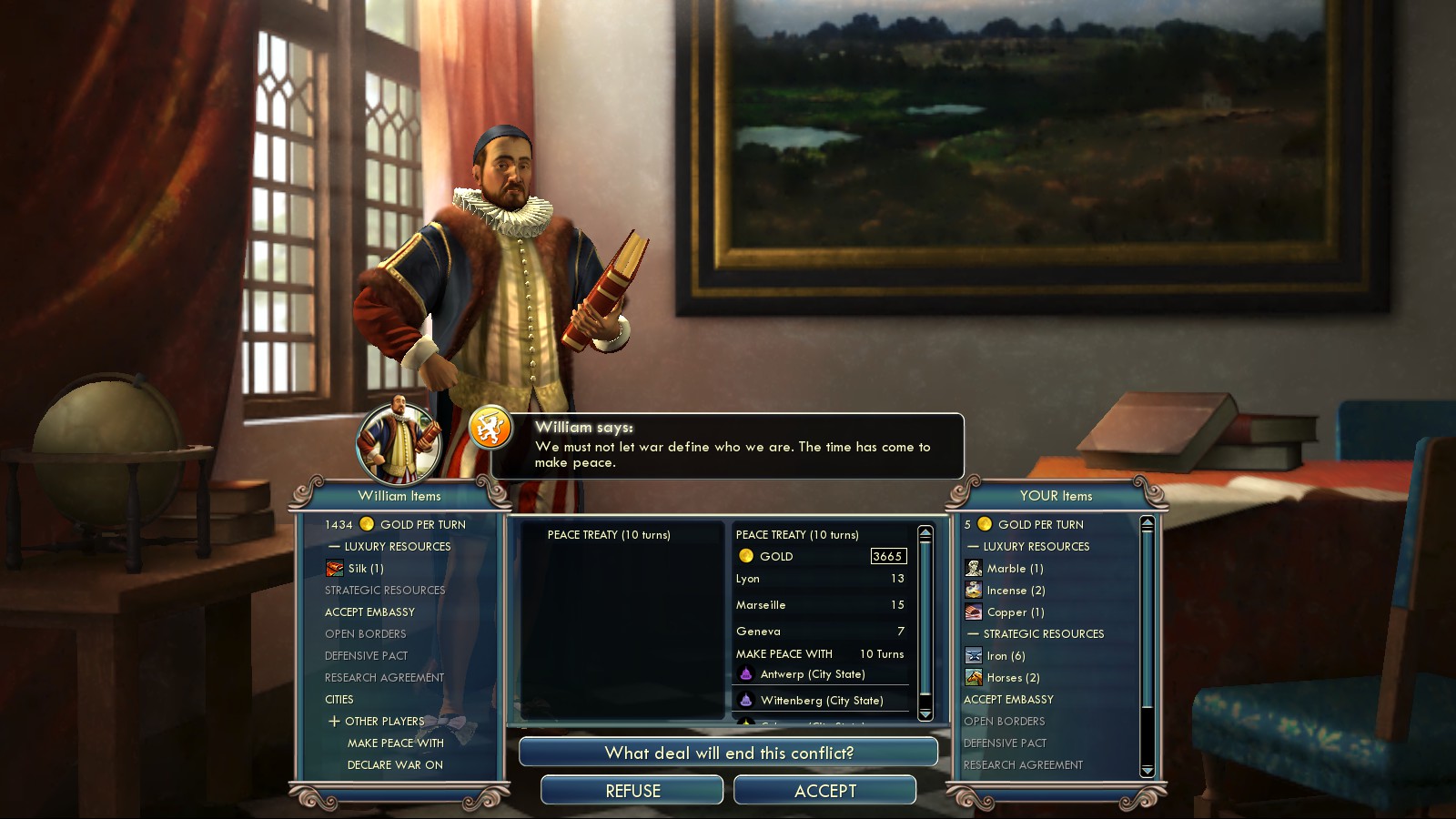Open Declare War On option
This screenshot has width=1456, height=819.
pos(395,765)
